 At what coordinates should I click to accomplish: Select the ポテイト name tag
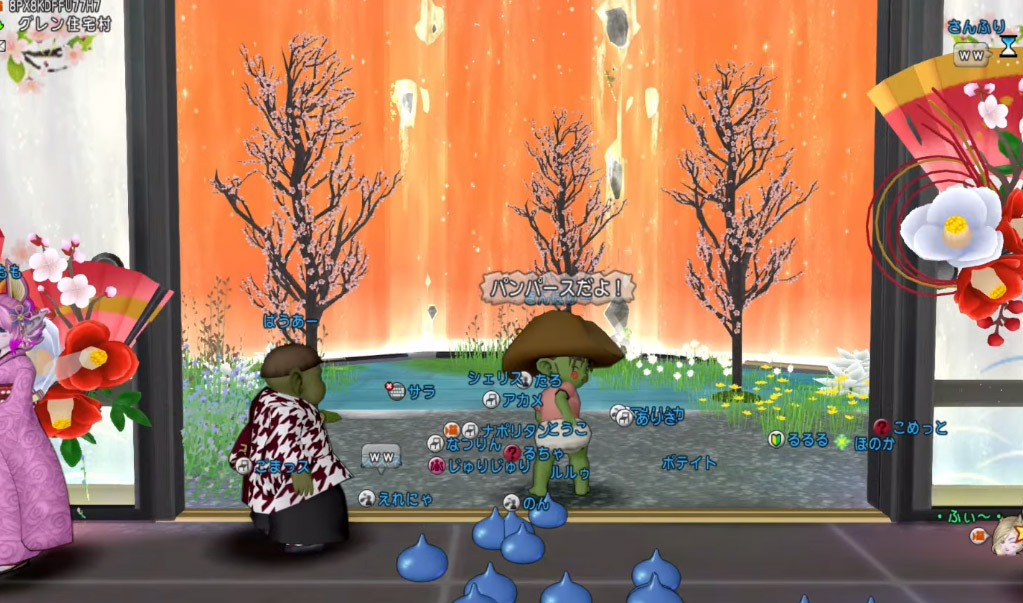689,463
